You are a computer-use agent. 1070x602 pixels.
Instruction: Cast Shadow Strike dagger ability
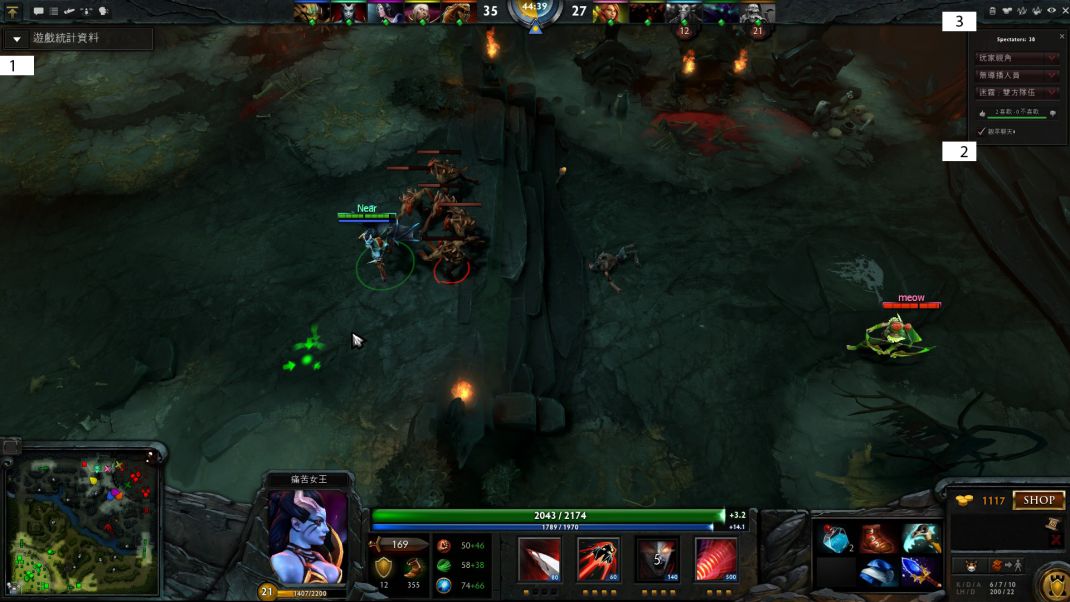pos(539,558)
